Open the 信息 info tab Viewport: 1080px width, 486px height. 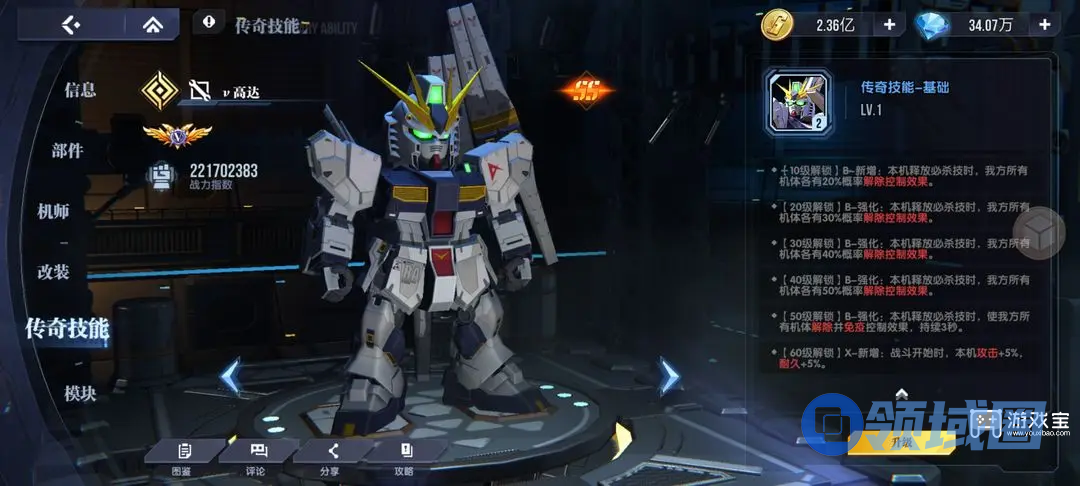(80, 89)
